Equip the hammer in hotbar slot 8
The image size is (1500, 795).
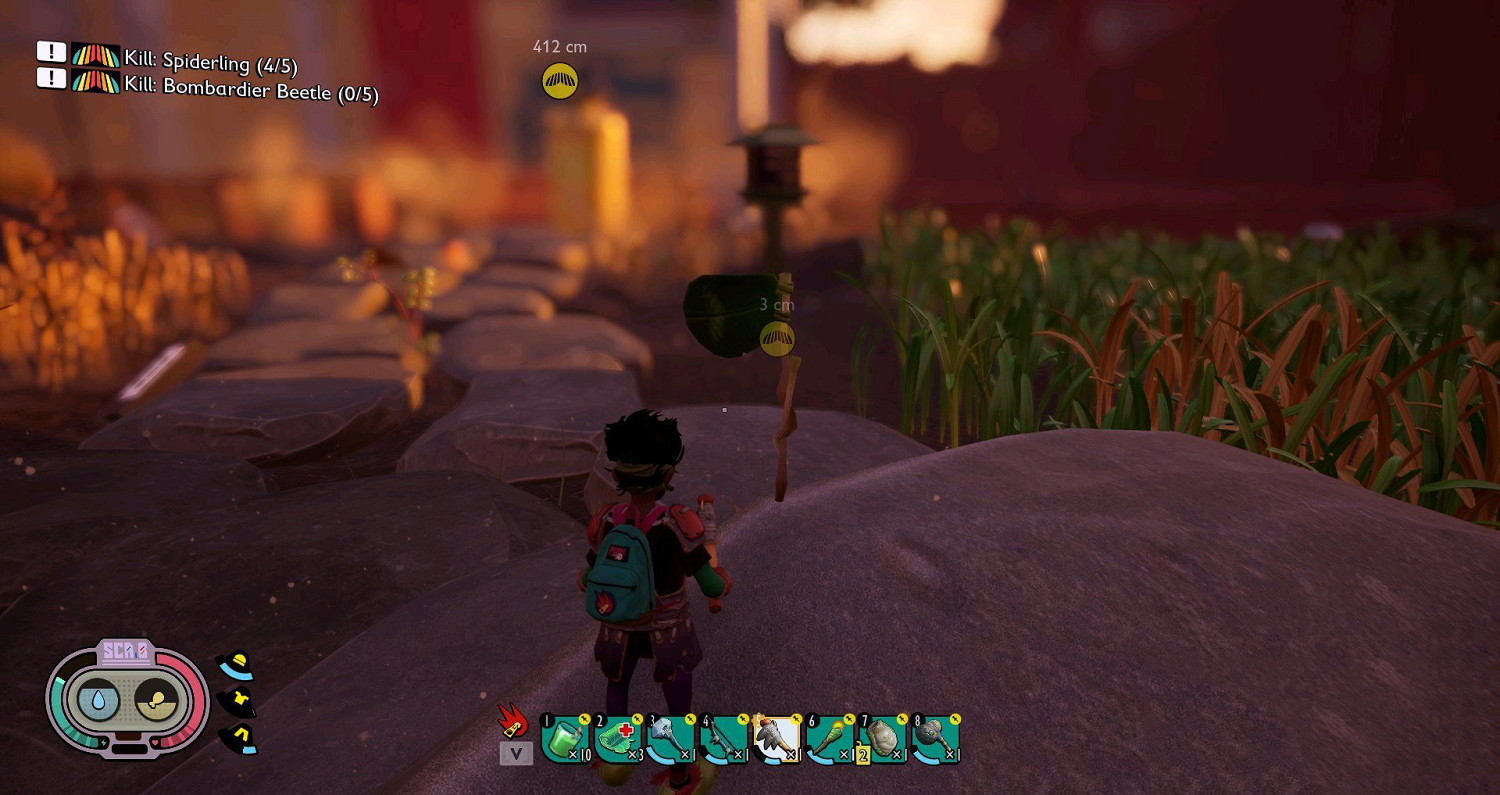click(936, 740)
